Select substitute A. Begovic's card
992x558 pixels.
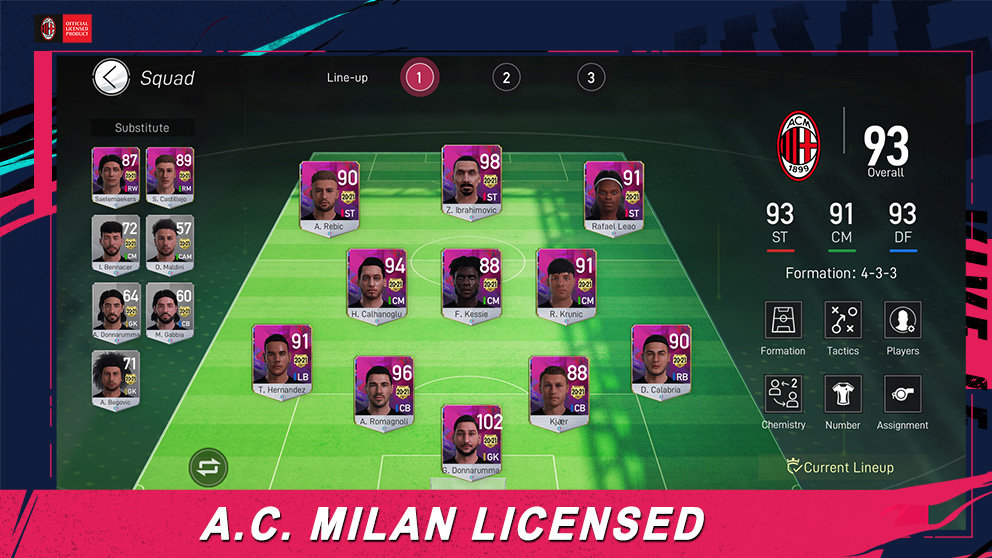[x=116, y=377]
